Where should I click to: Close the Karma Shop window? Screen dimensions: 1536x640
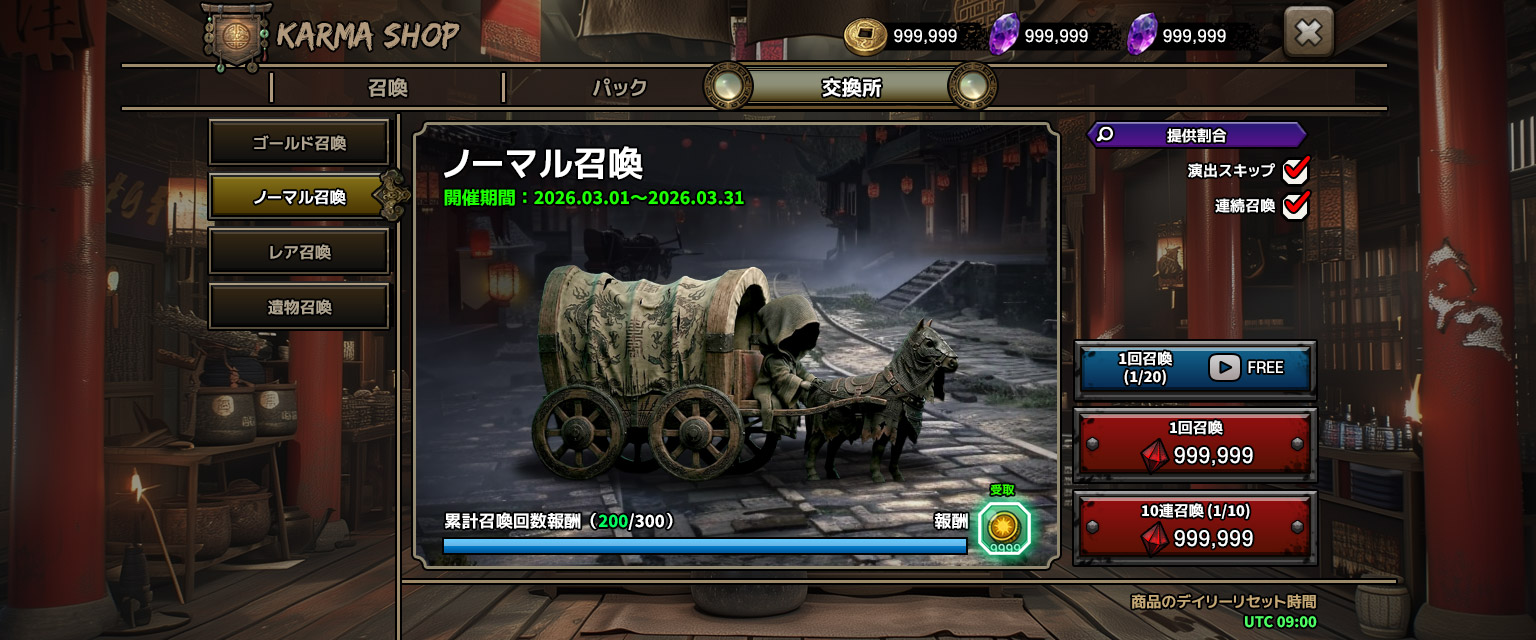click(1308, 34)
